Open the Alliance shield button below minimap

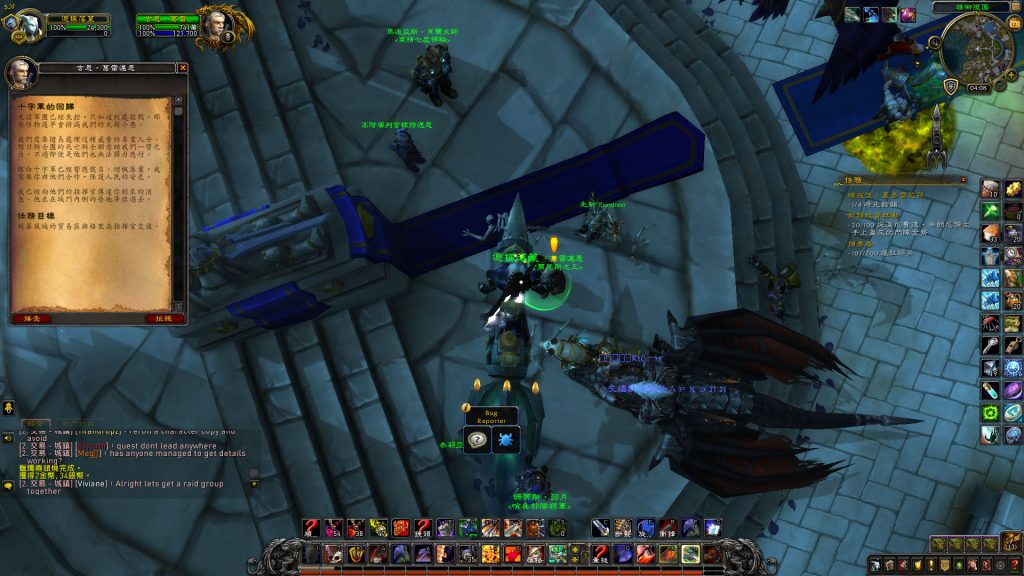[950, 86]
